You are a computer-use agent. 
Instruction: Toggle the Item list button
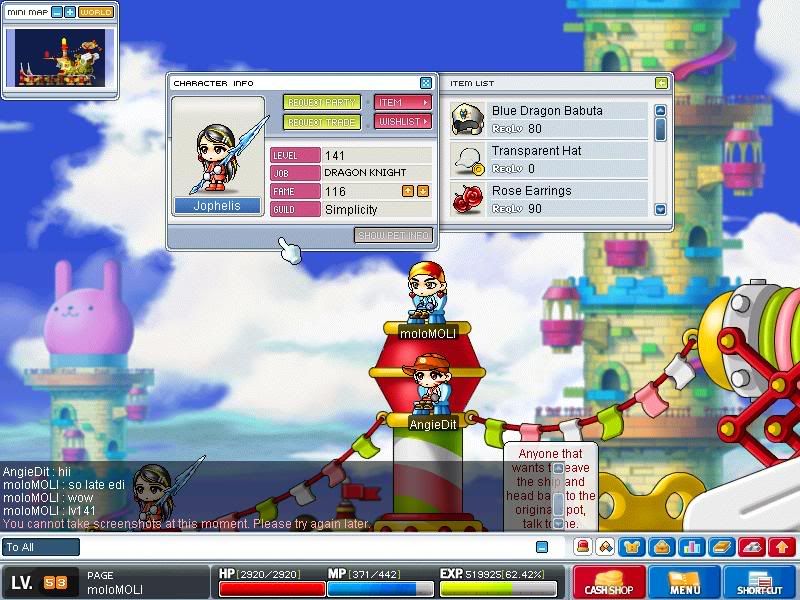tap(402, 103)
